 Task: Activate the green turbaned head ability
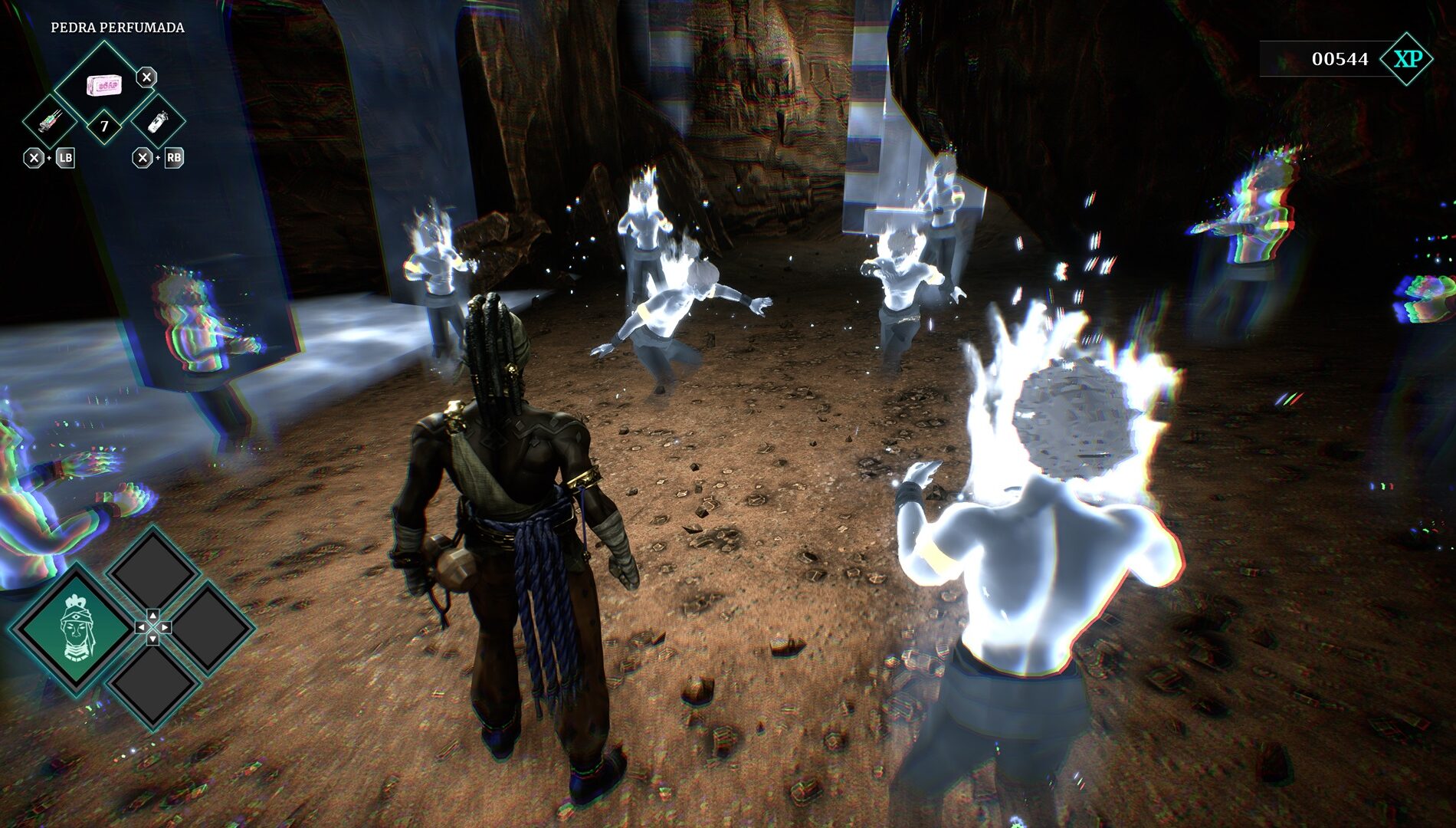coord(75,629)
